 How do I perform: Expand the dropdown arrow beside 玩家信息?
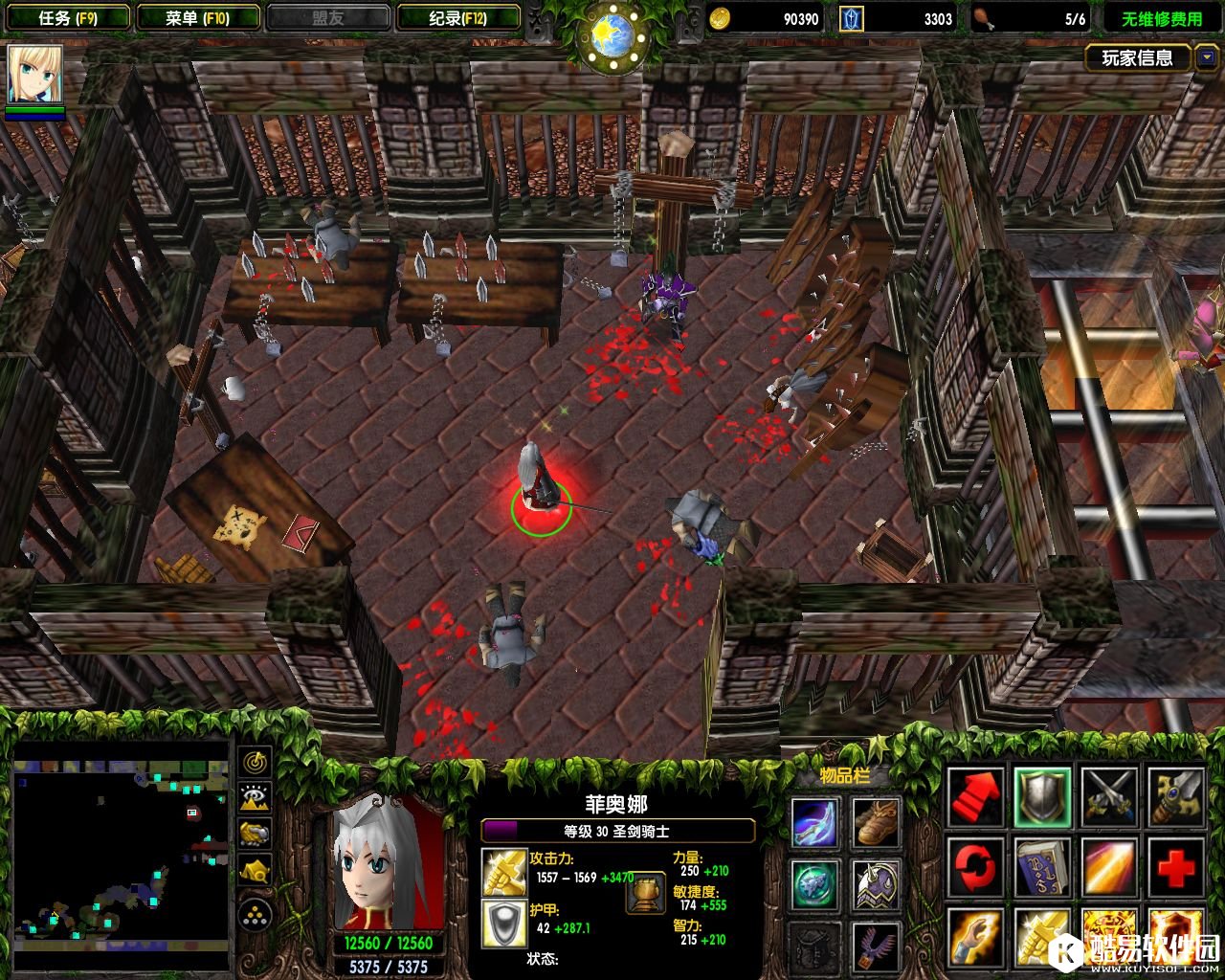pos(1206,58)
